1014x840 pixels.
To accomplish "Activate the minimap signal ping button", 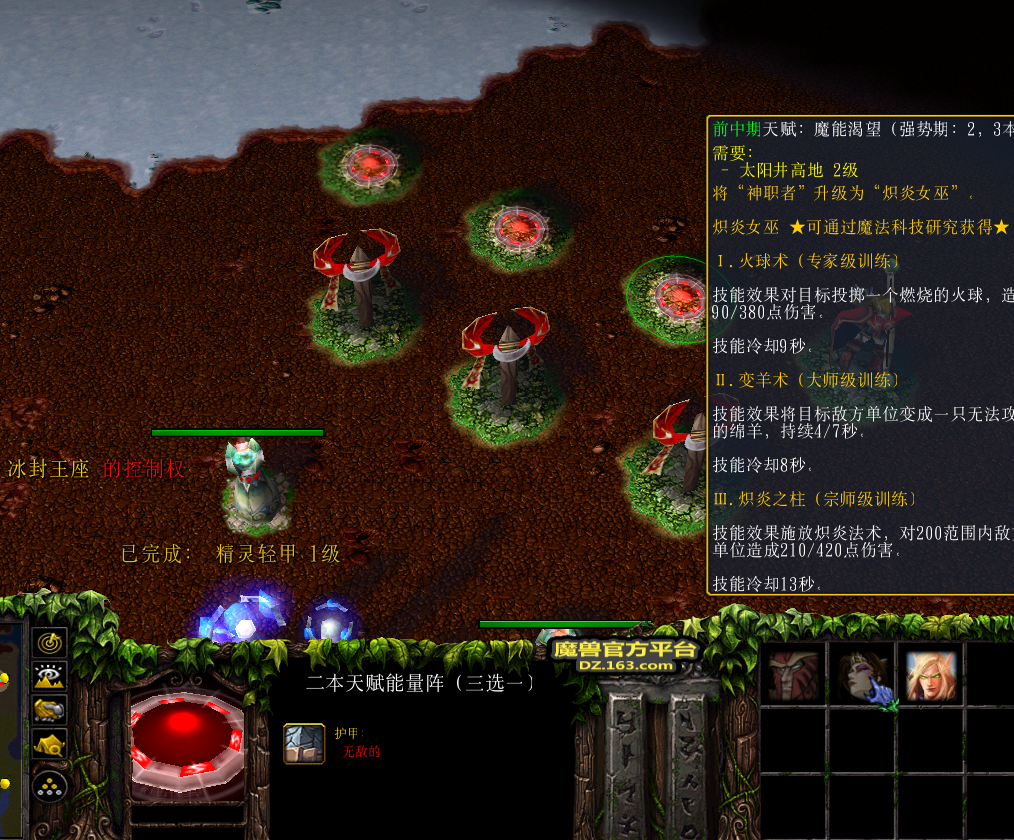I will 50,642.
